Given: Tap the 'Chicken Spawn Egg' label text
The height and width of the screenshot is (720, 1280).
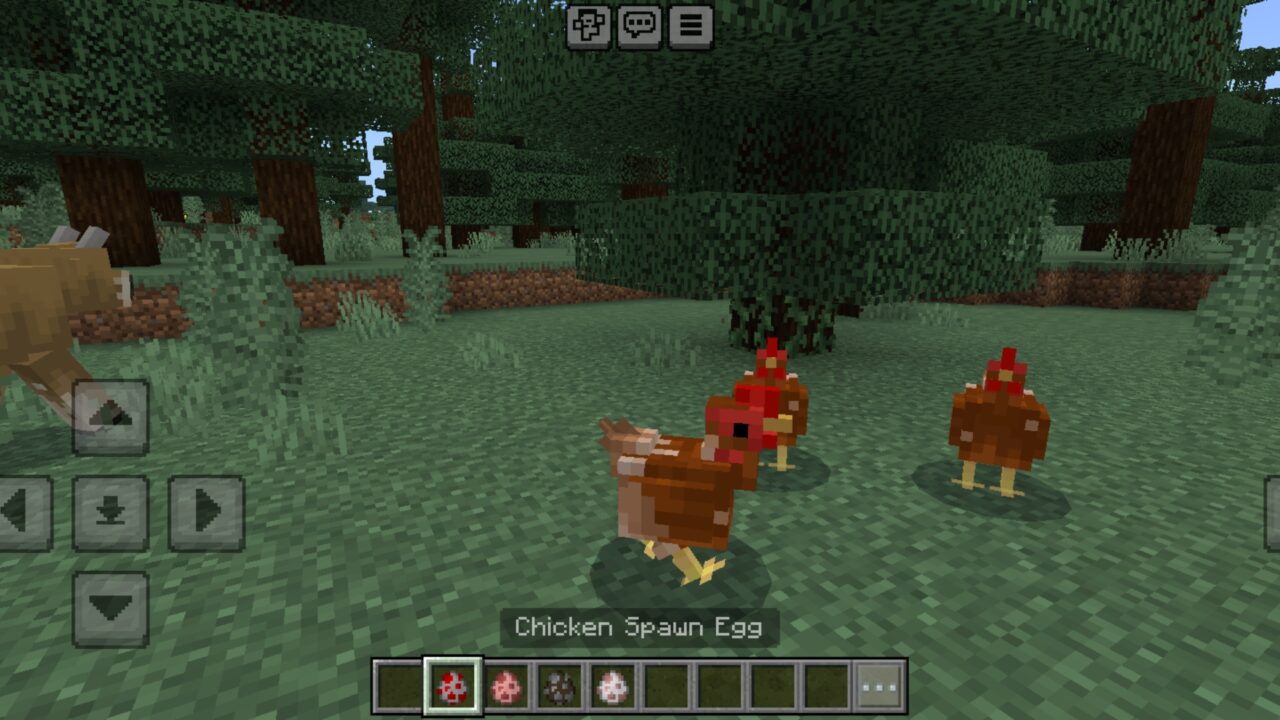Looking at the screenshot, I should (x=639, y=629).
